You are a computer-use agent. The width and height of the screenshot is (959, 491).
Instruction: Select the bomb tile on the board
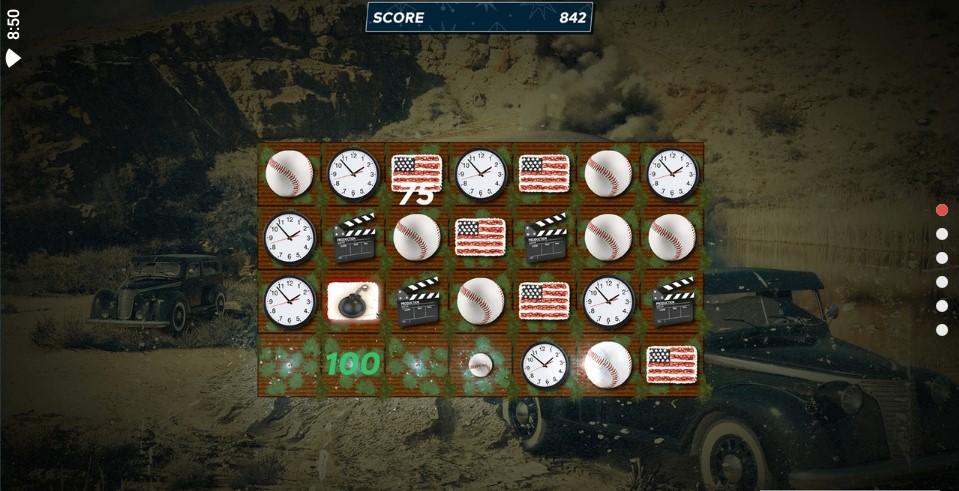coord(353,301)
